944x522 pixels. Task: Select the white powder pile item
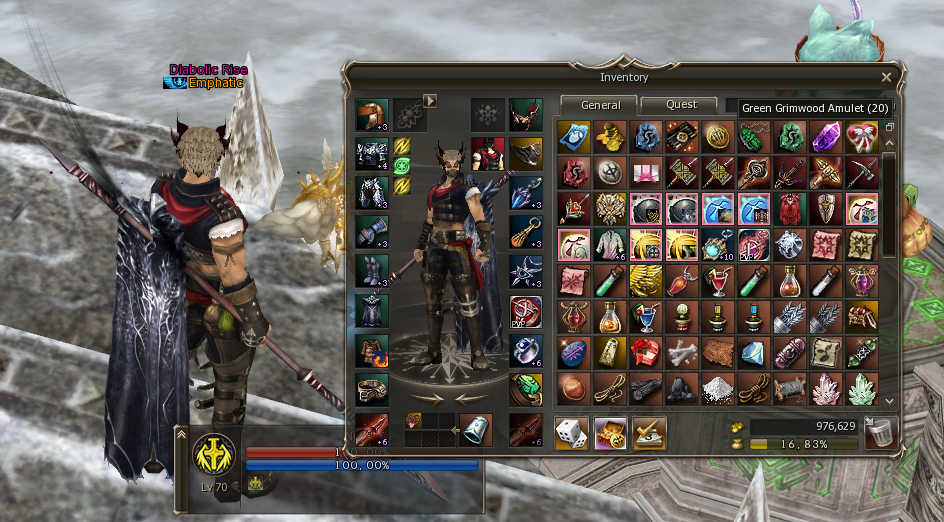coord(718,389)
